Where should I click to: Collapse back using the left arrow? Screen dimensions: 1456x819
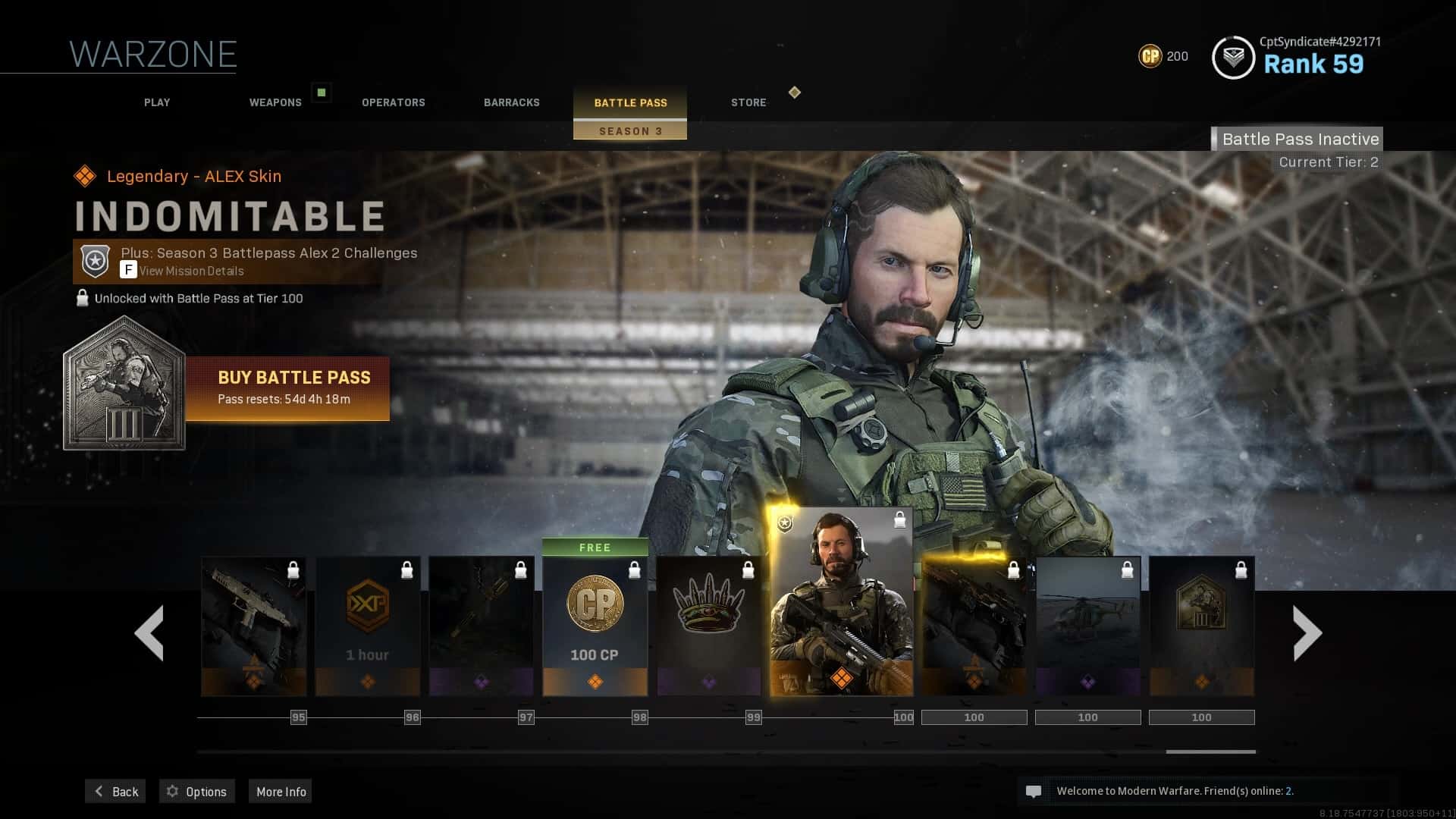(149, 632)
